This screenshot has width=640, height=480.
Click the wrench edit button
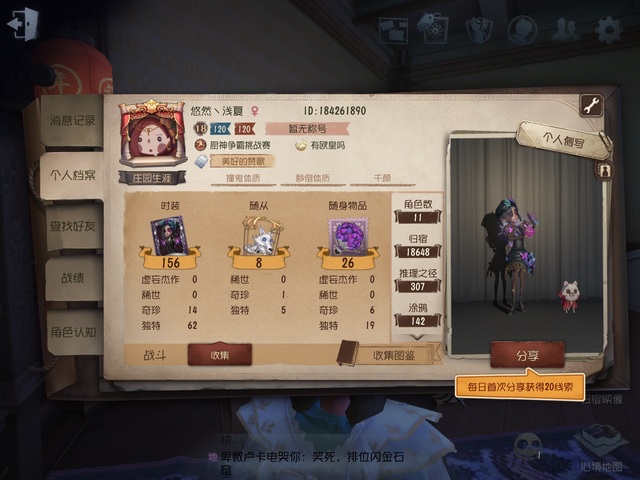(591, 105)
